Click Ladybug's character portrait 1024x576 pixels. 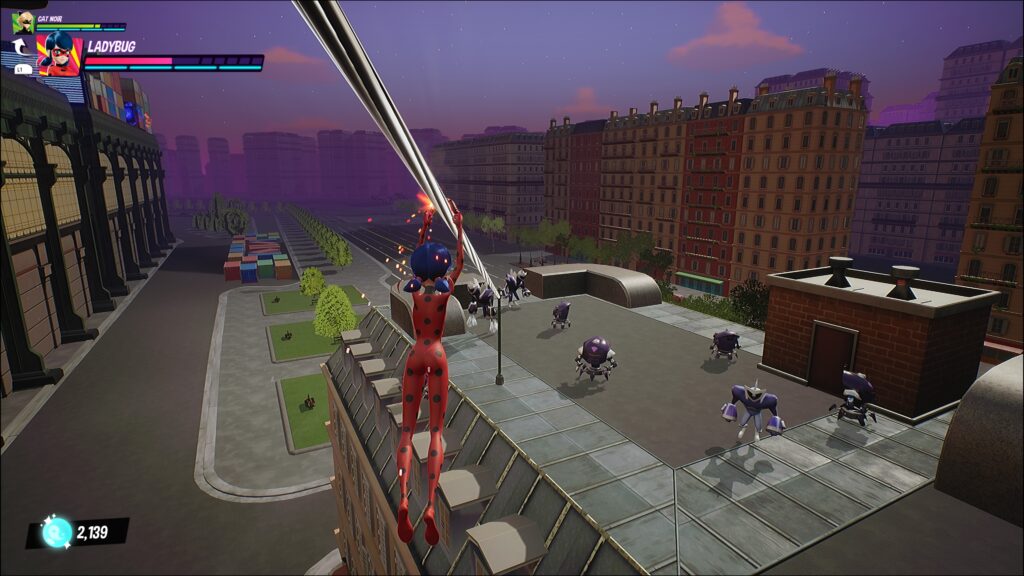pyautogui.click(x=59, y=54)
